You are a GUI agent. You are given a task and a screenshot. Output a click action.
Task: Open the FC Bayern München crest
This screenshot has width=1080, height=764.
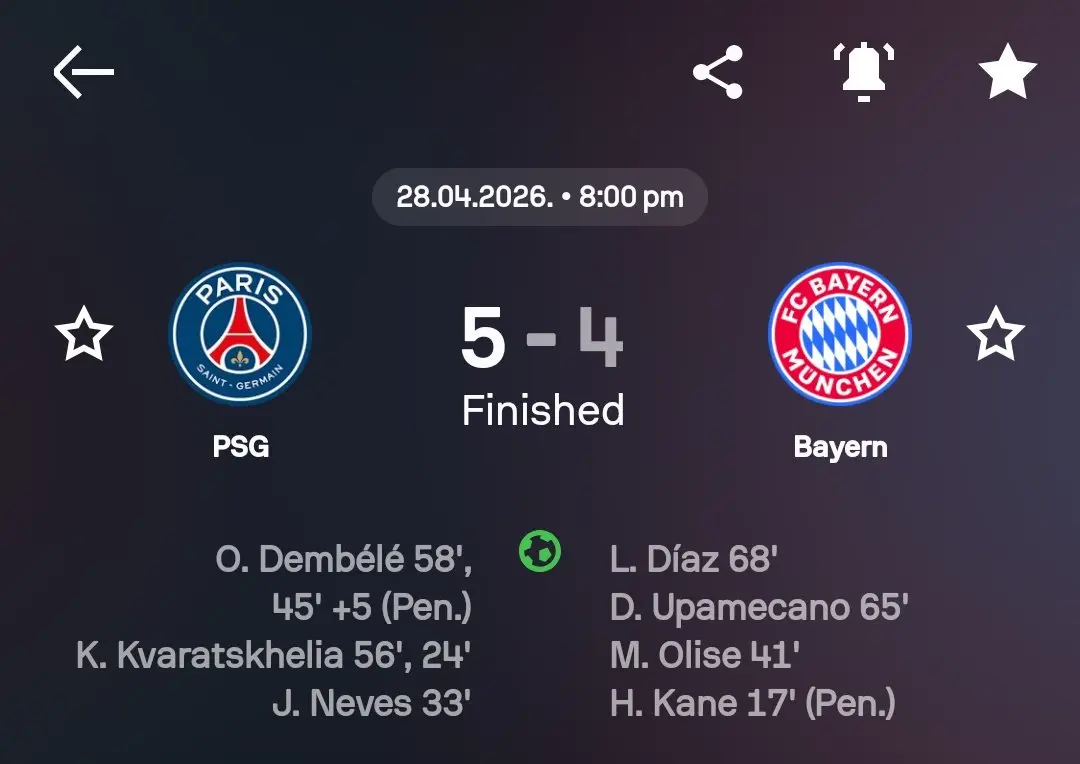coord(840,334)
